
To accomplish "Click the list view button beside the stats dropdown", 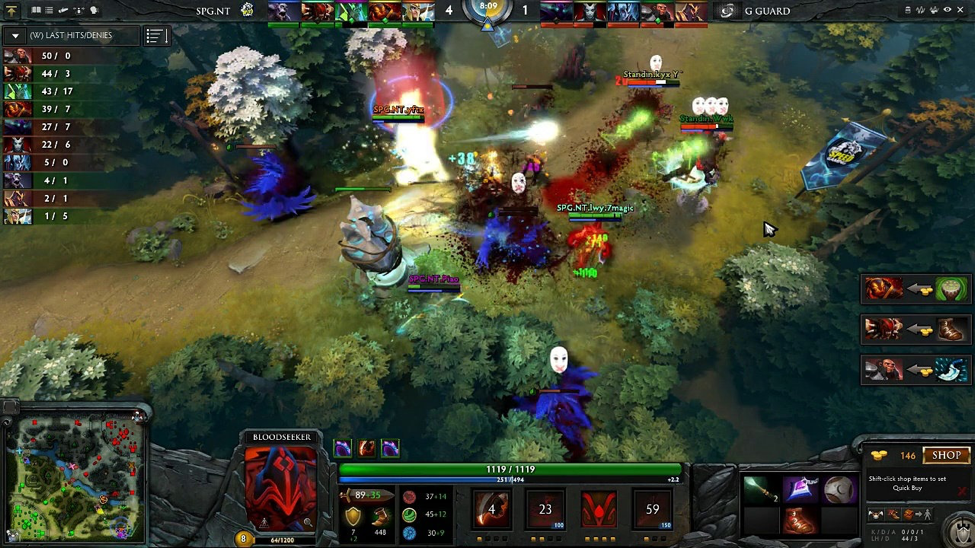I will click(155, 36).
